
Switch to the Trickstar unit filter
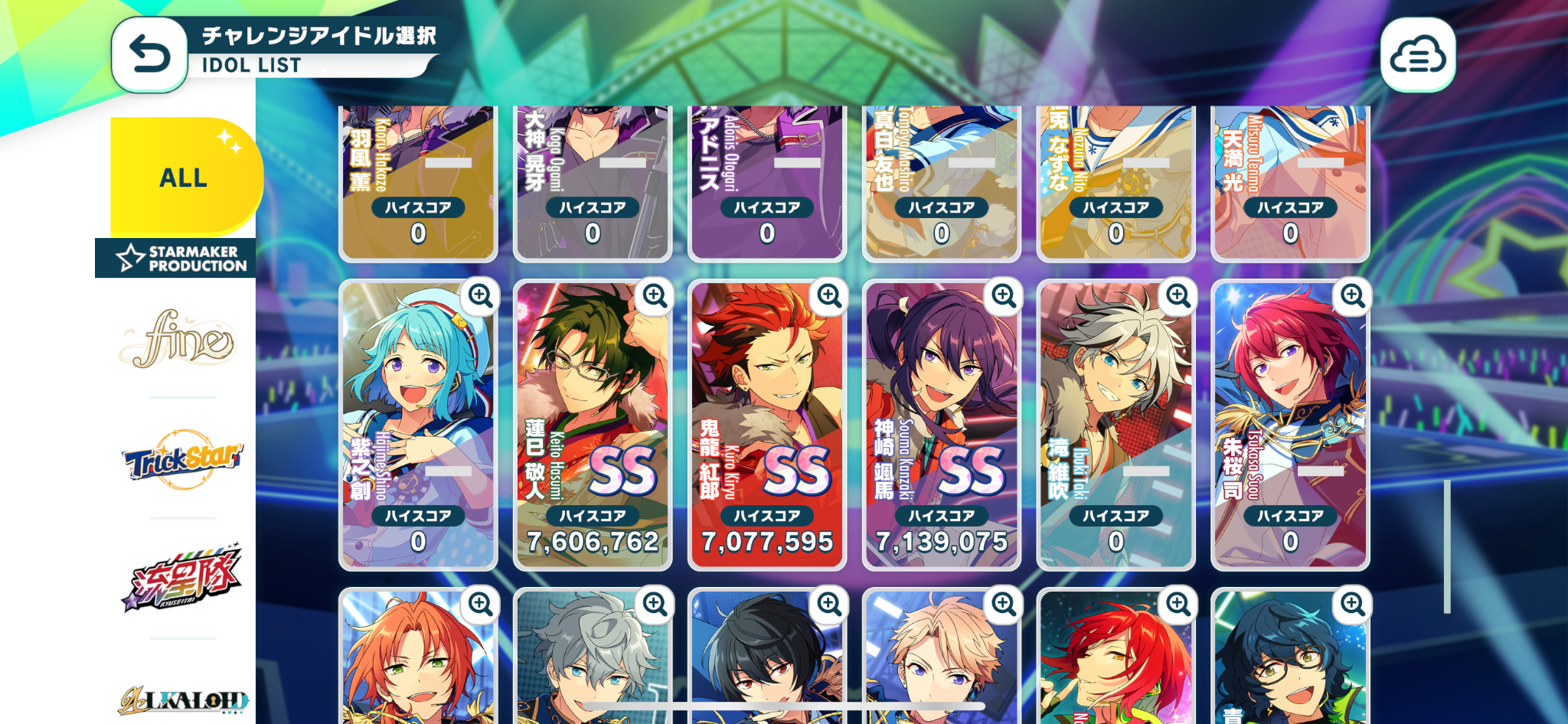182,458
